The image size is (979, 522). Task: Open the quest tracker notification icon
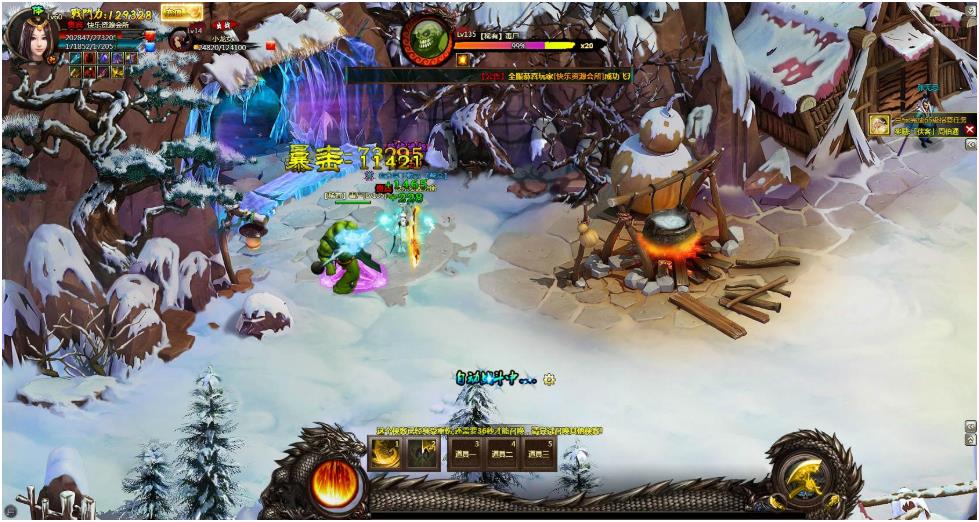[x=878, y=125]
